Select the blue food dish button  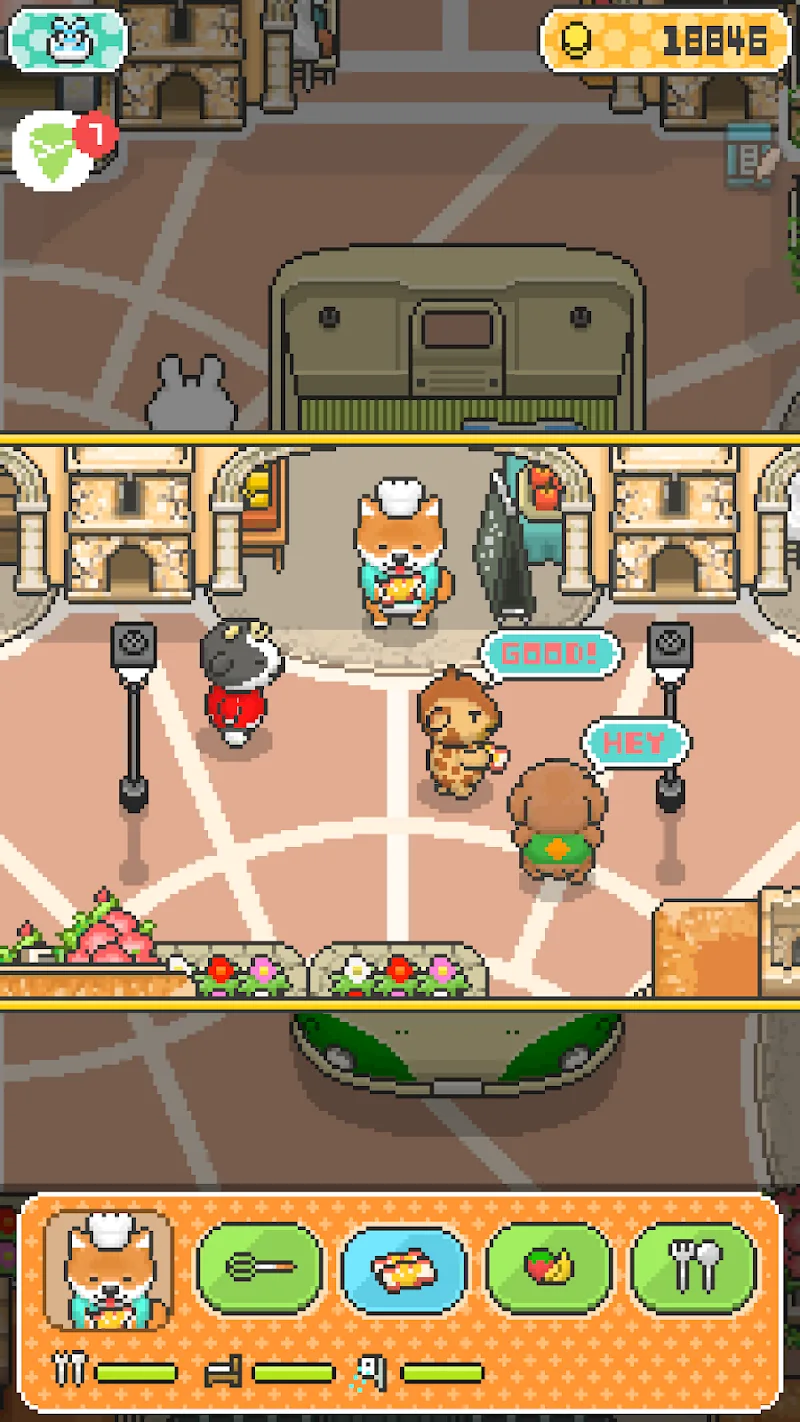coord(404,1269)
